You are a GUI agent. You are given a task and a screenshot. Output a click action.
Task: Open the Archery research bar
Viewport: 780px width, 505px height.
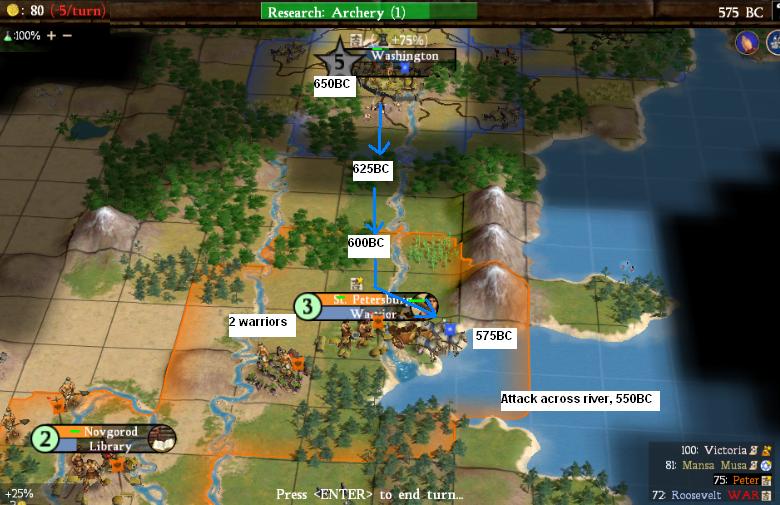369,12
